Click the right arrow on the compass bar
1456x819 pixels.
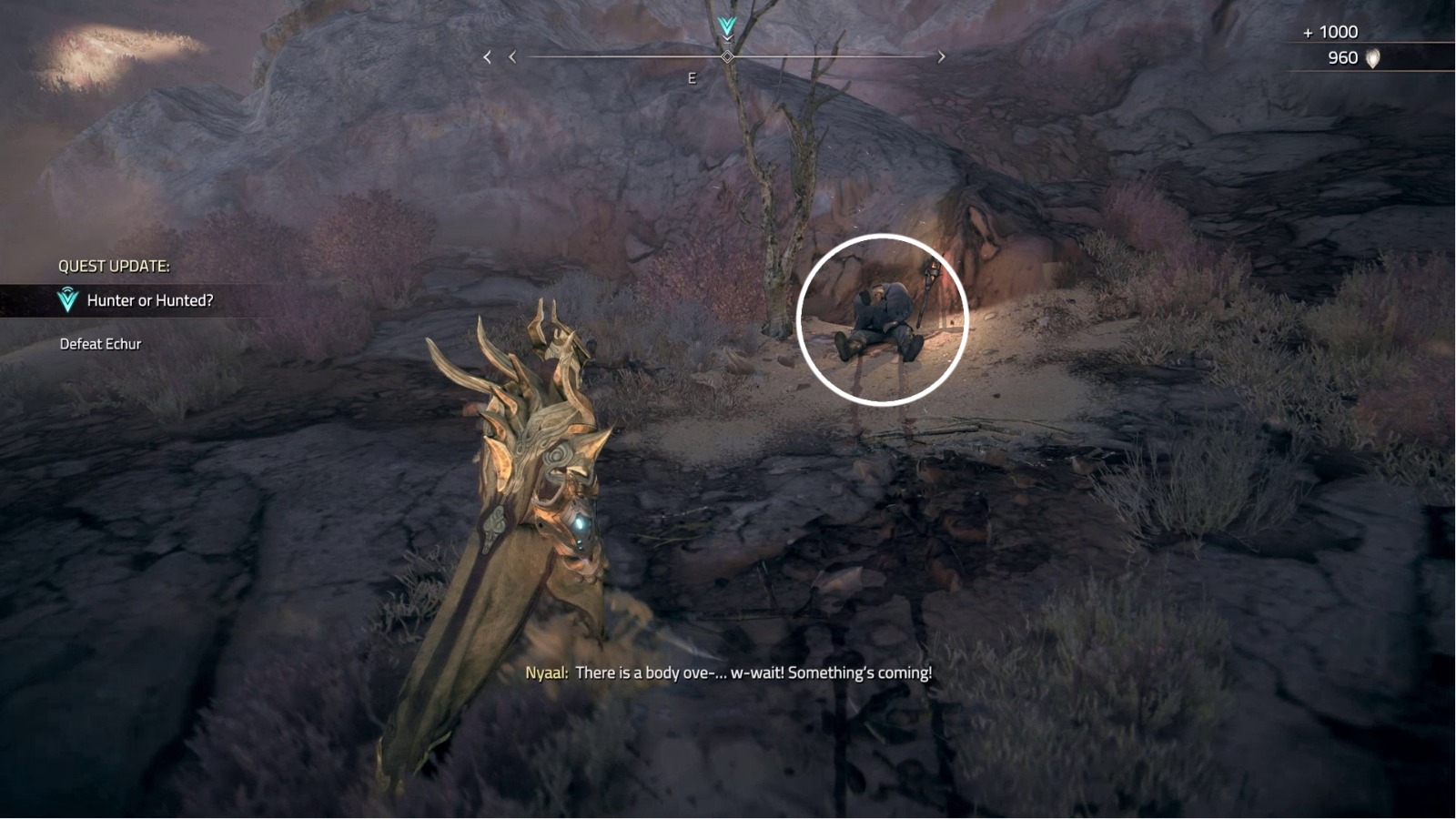pyautogui.click(x=941, y=56)
